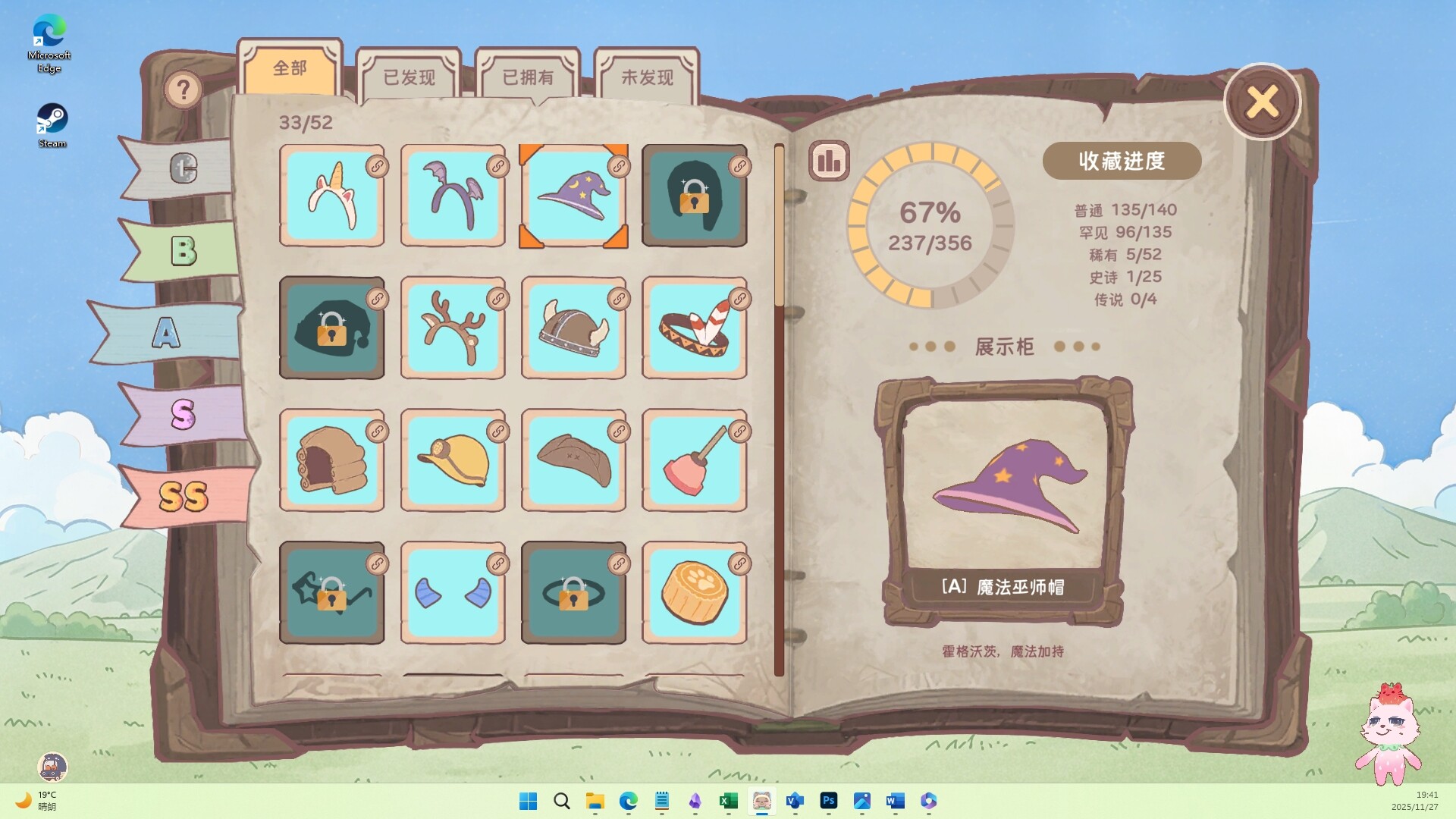Click the unicorn horn headband item
Viewport: 1456px width, 819px height.
pos(332,196)
